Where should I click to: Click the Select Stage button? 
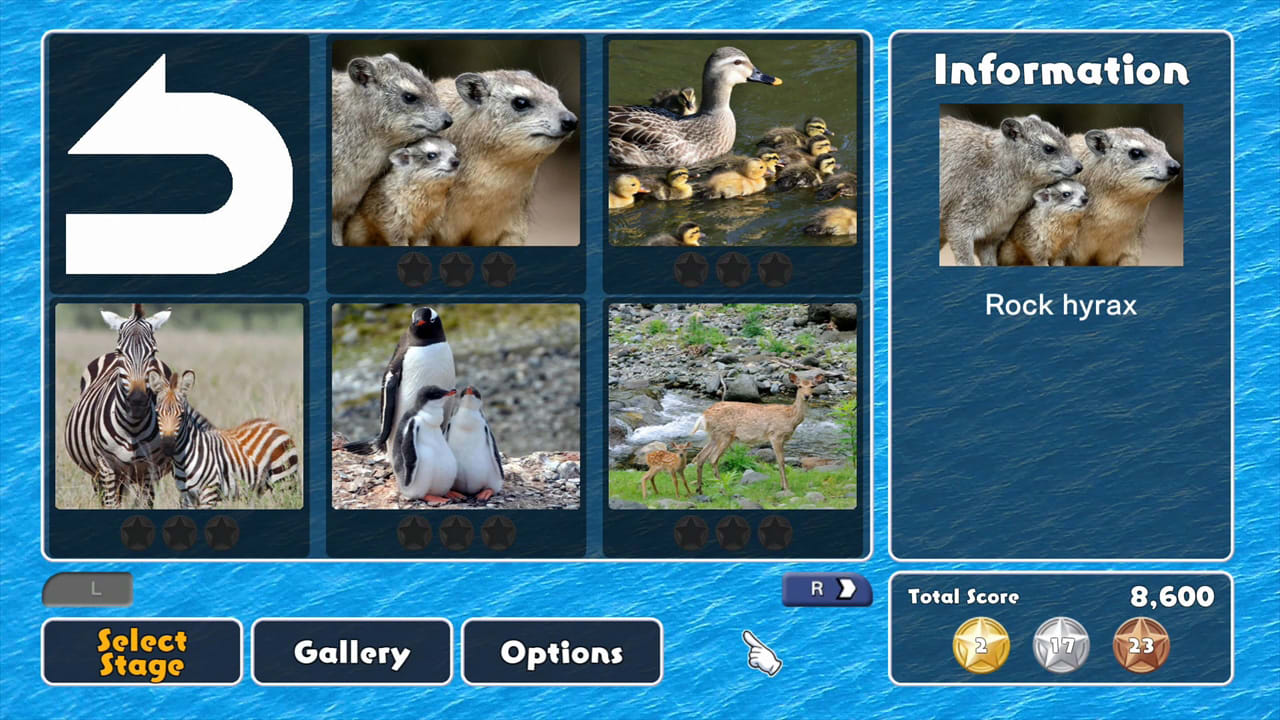coord(140,652)
